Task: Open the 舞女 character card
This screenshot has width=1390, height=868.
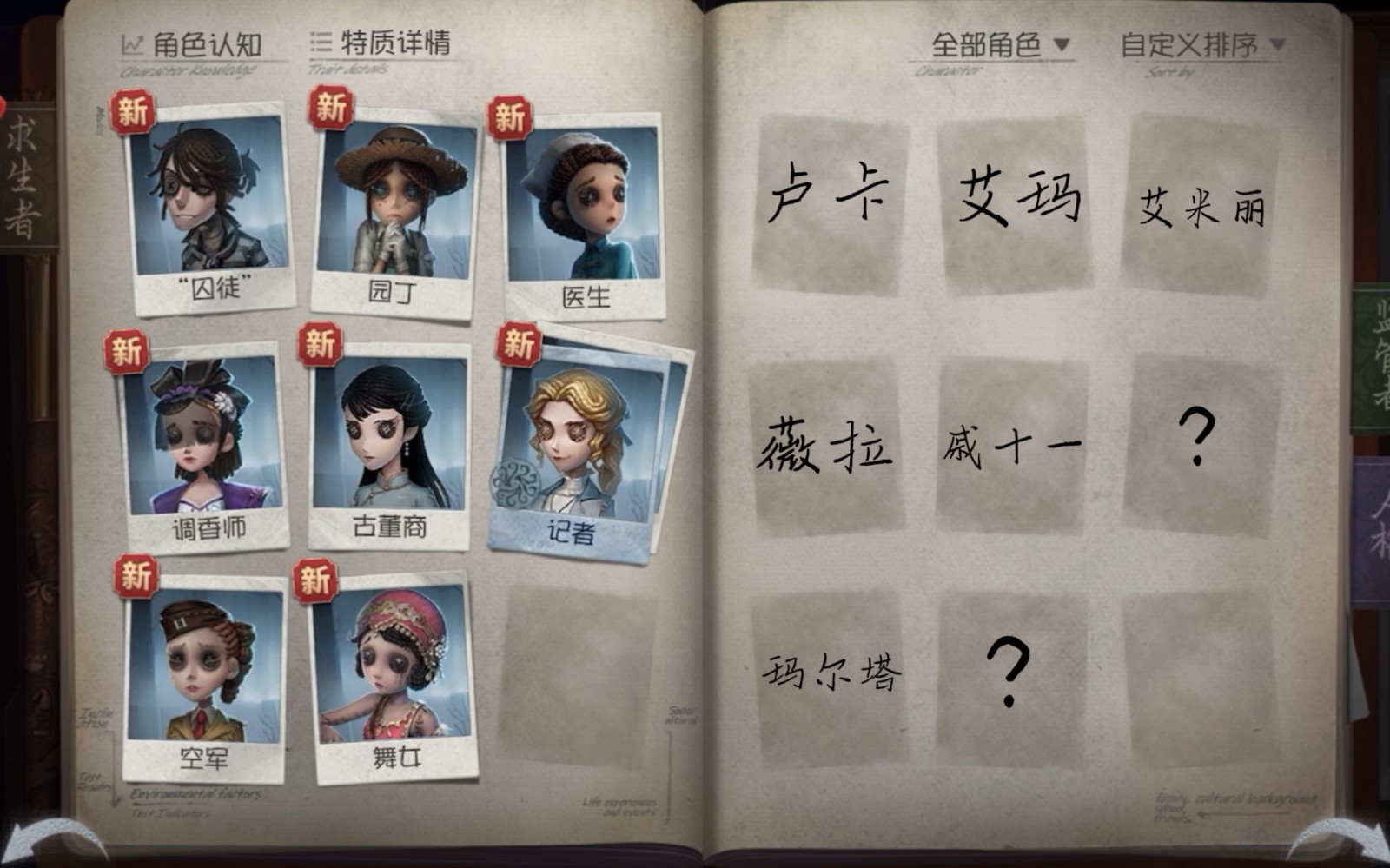Action: (x=391, y=678)
